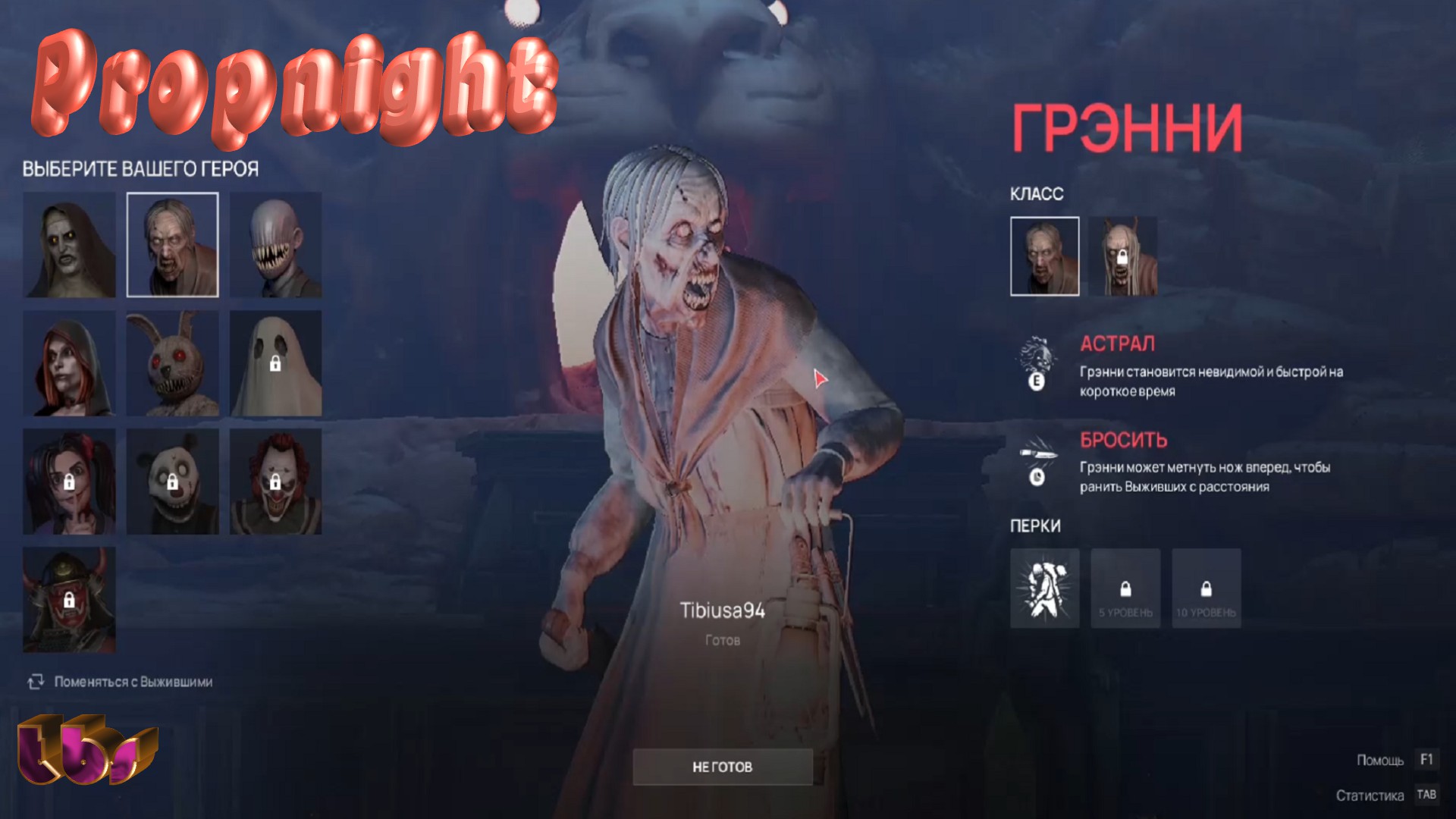Choose the red-eyed bunny killer portrait

coord(172,362)
